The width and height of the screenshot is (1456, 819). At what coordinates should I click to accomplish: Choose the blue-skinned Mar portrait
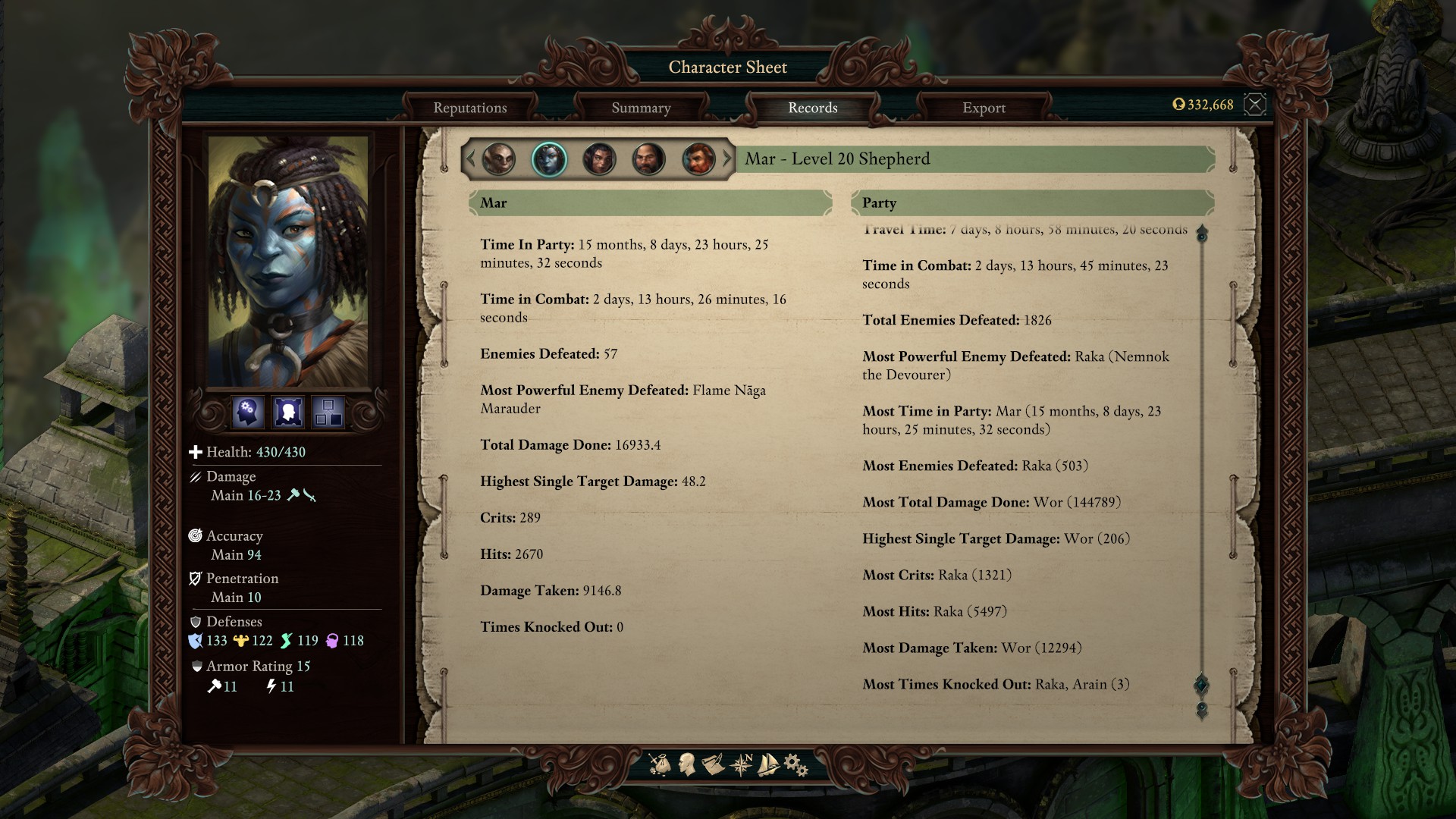click(549, 159)
